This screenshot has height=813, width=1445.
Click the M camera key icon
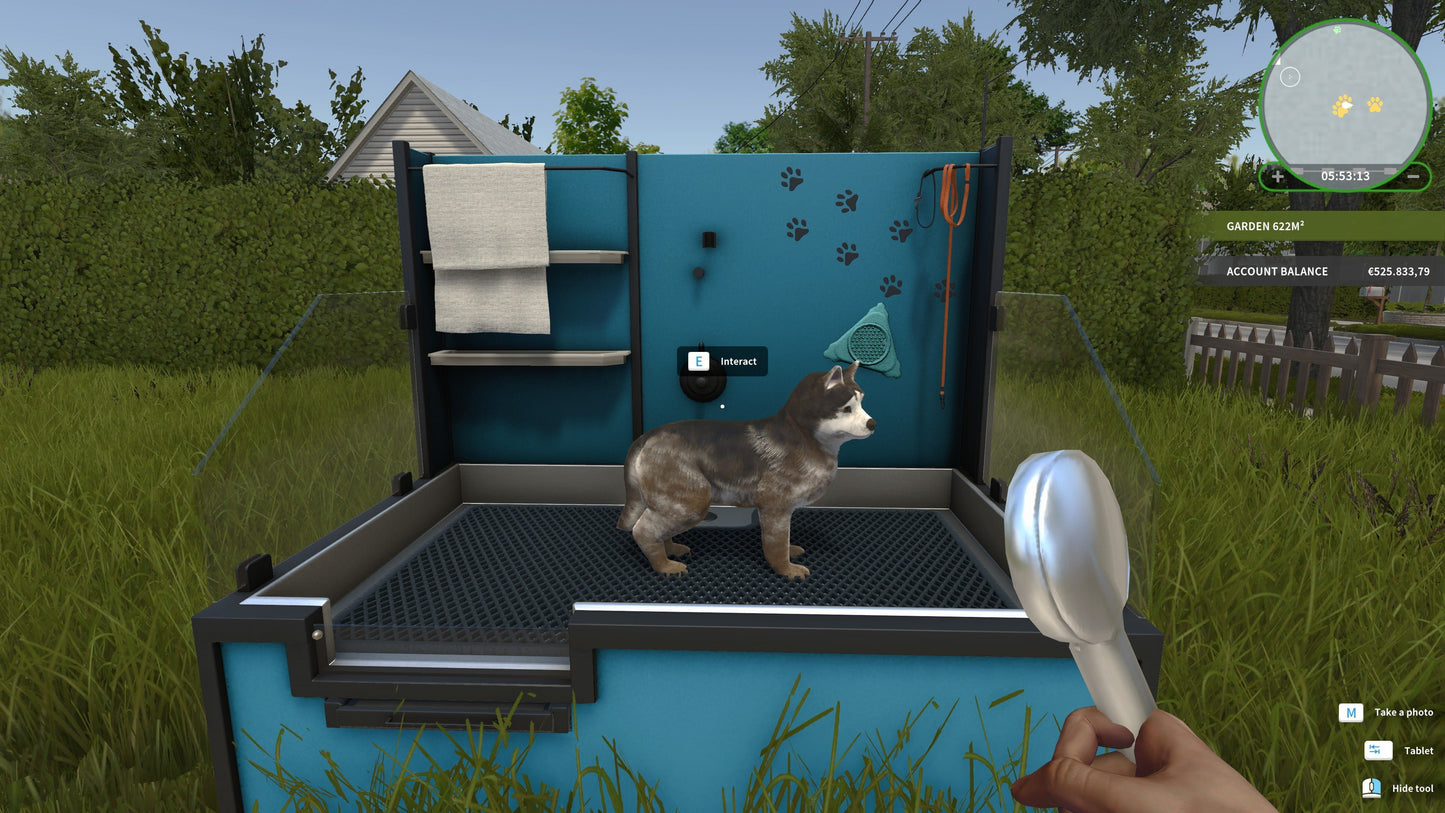click(x=1352, y=712)
